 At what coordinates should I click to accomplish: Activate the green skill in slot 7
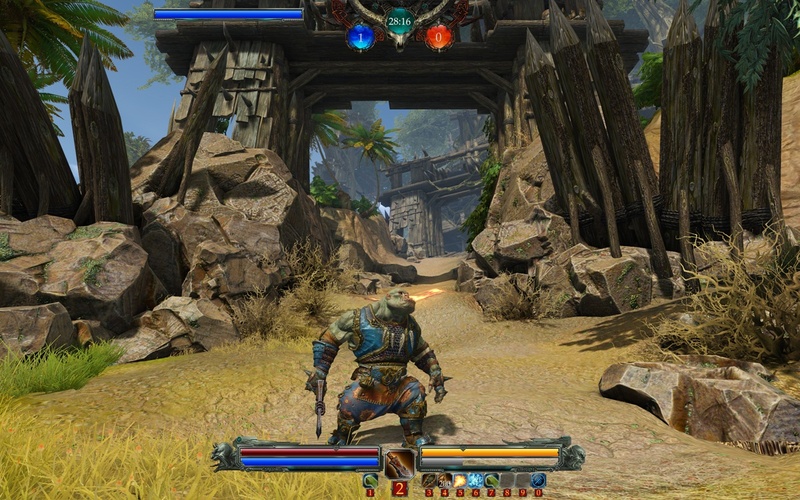(x=492, y=480)
